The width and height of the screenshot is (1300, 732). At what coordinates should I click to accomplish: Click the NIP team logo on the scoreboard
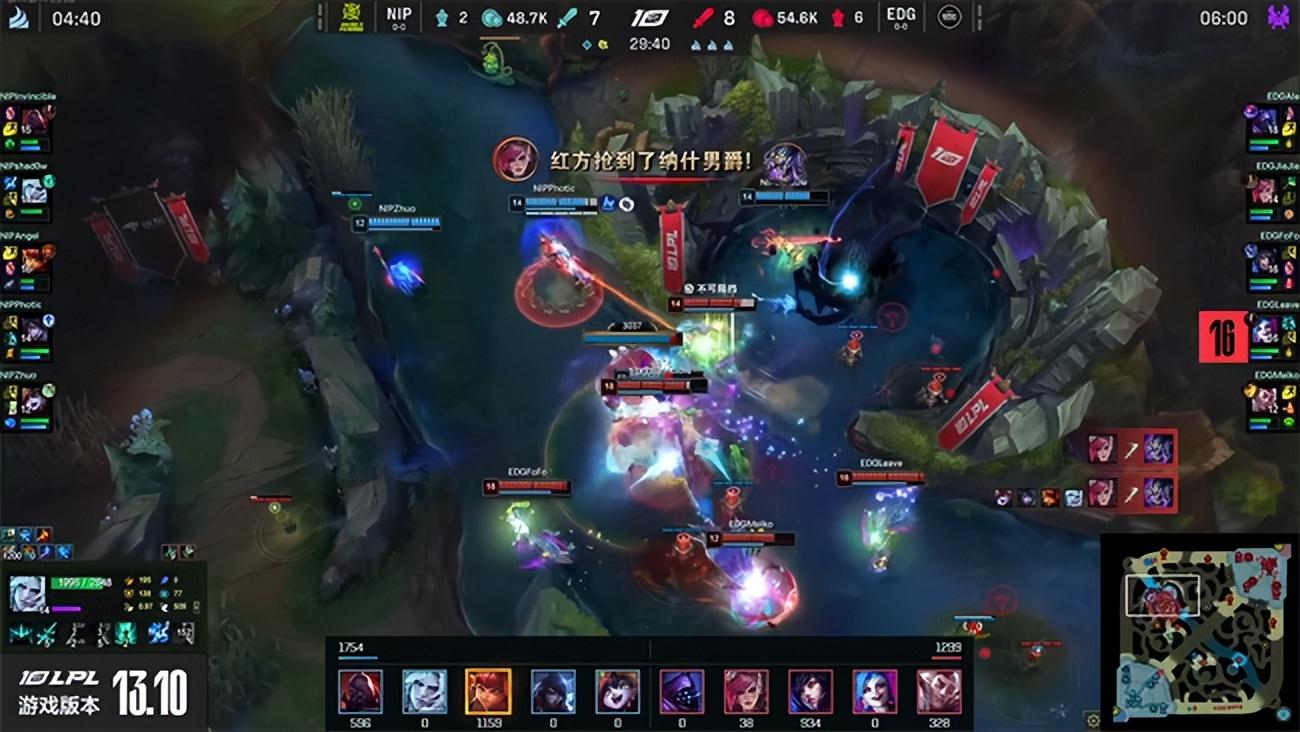(x=399, y=16)
